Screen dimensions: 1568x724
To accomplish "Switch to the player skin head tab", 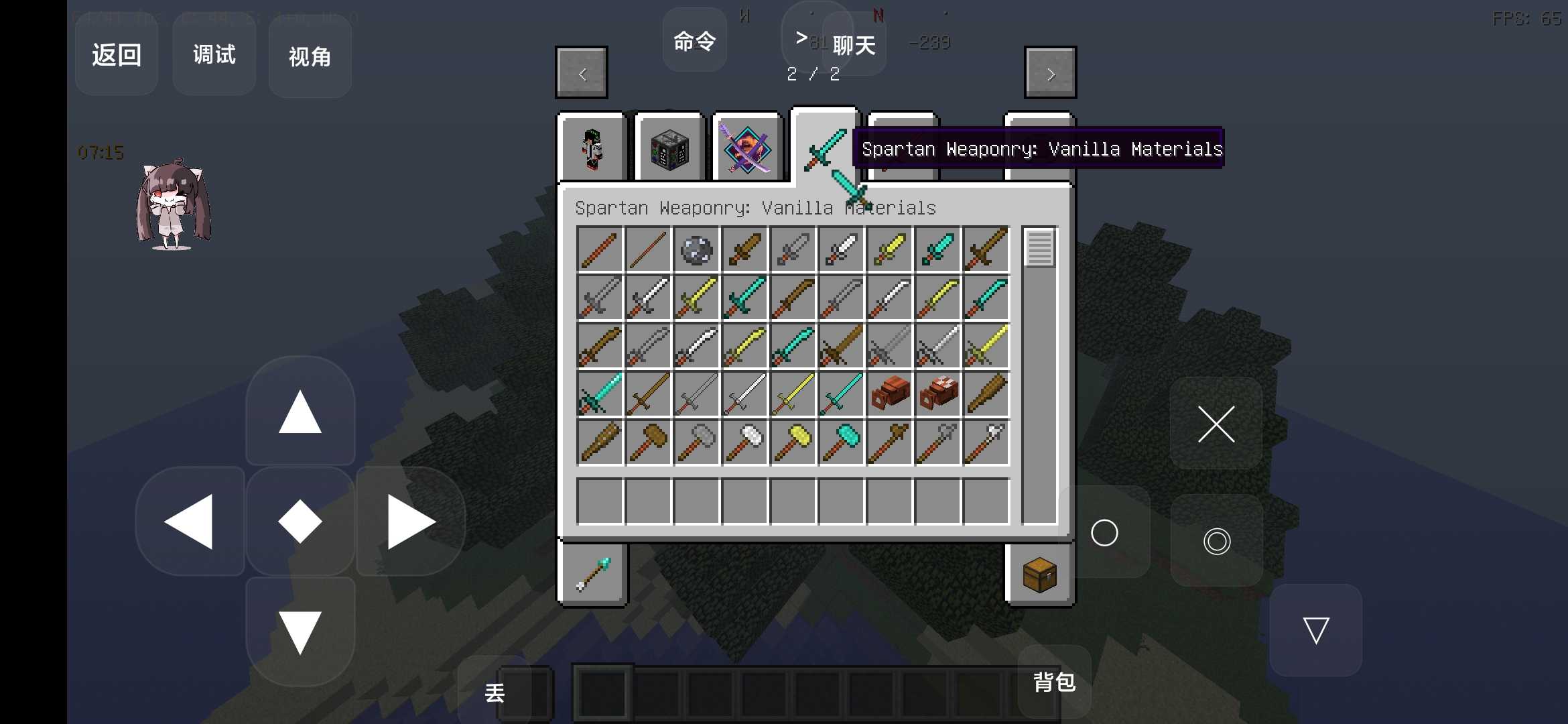I will (x=592, y=149).
